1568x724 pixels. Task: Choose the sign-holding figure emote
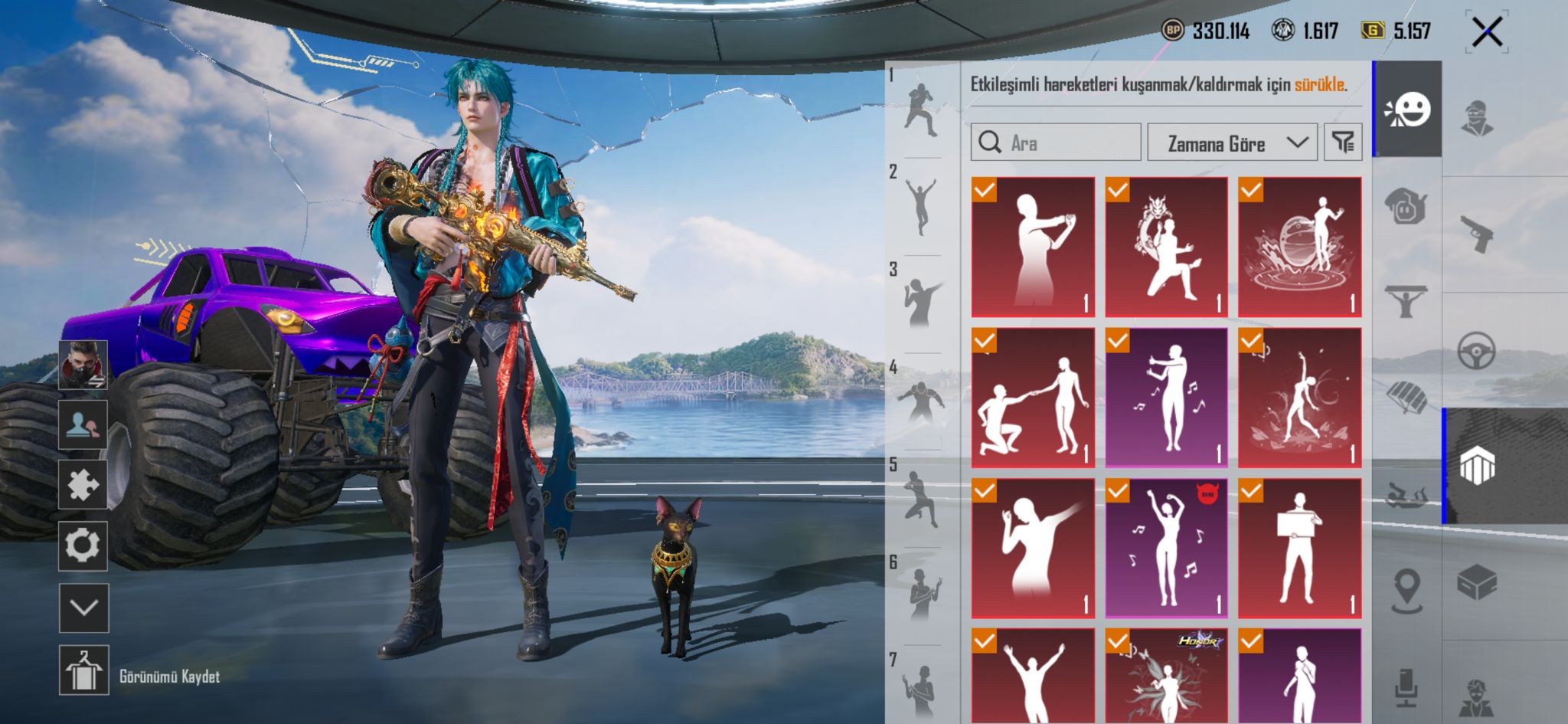1299,548
